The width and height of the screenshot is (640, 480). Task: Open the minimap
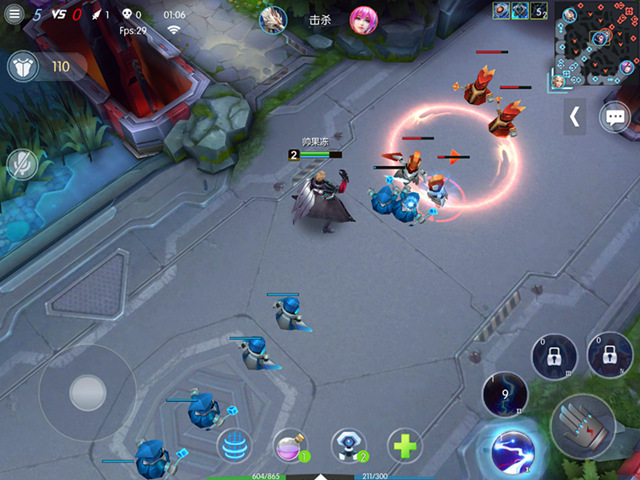tap(597, 44)
